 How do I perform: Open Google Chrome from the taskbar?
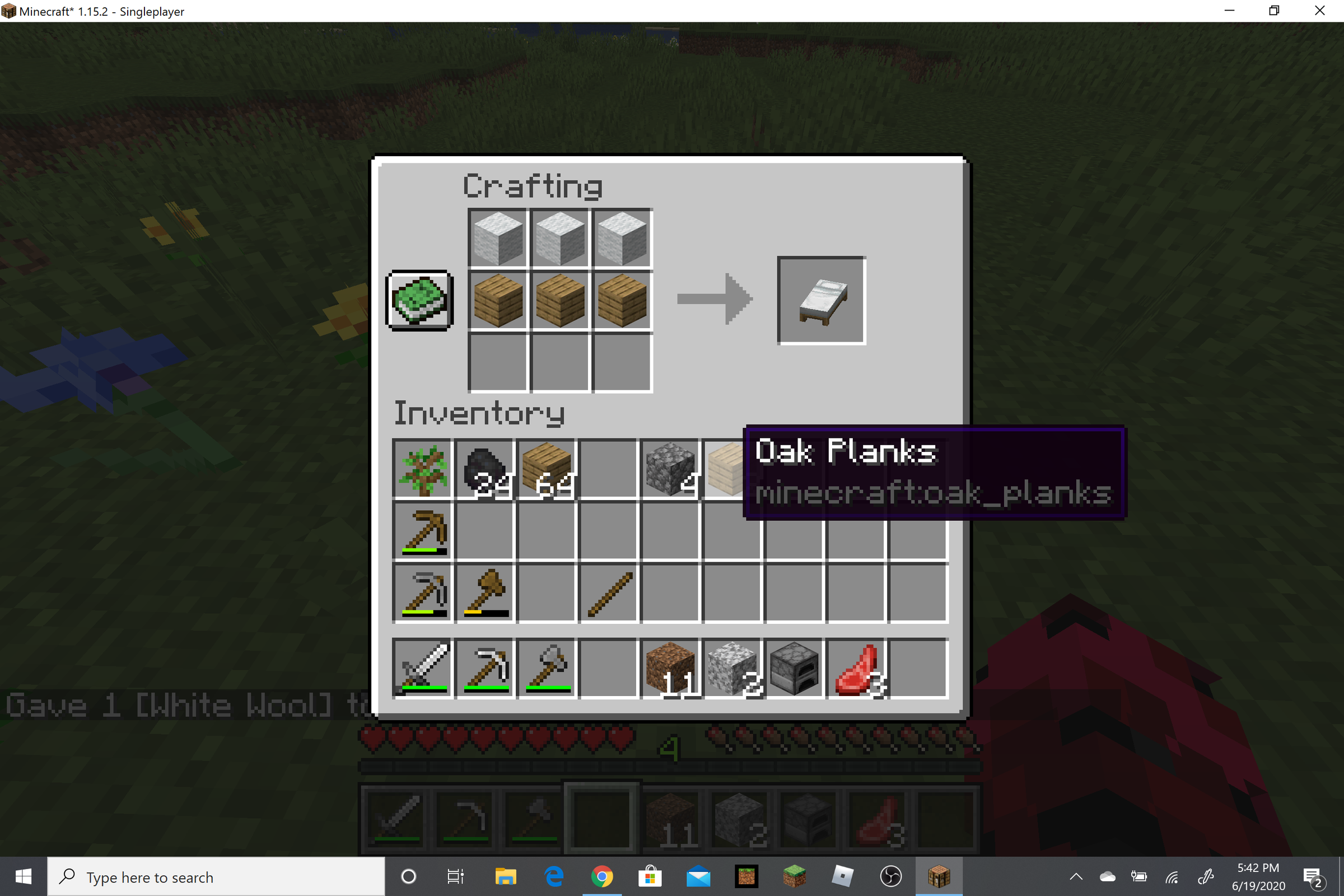click(x=601, y=876)
